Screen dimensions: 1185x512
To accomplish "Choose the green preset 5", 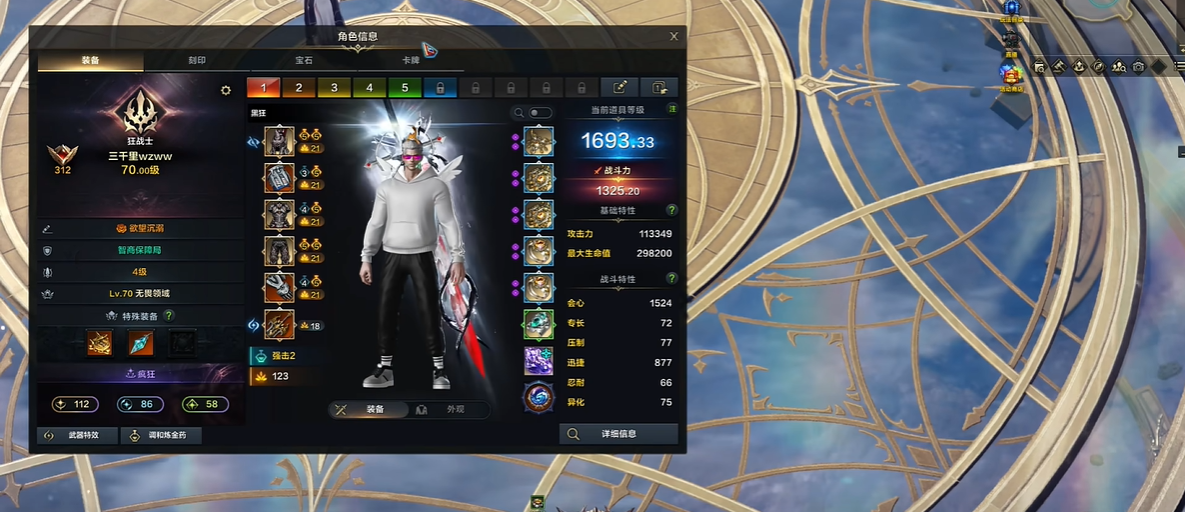I will point(405,88).
